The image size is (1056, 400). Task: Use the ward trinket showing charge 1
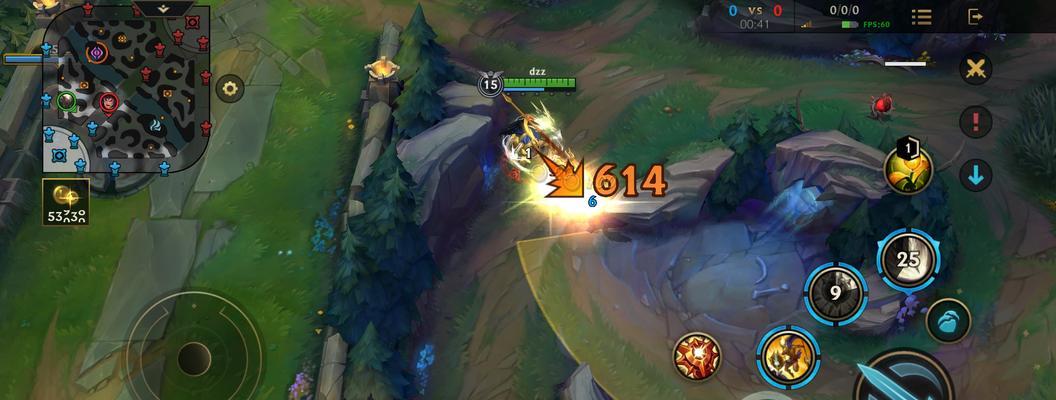[x=908, y=169]
